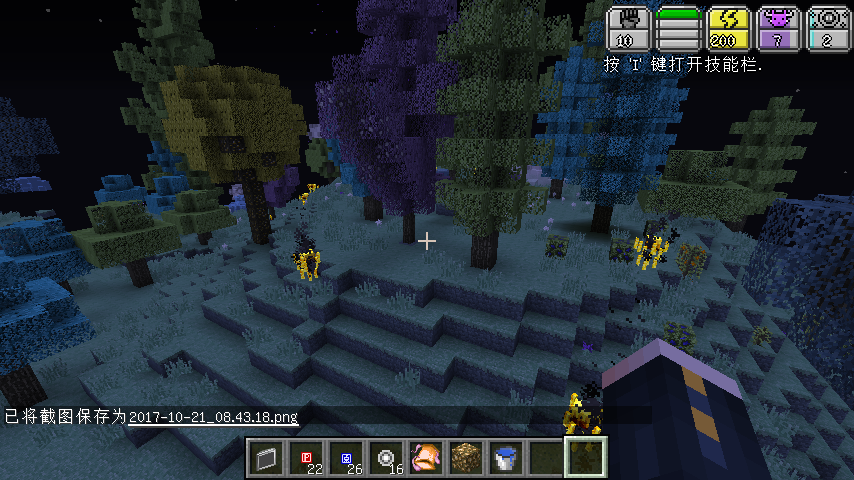Pick the orange creature item slot

click(x=426, y=459)
